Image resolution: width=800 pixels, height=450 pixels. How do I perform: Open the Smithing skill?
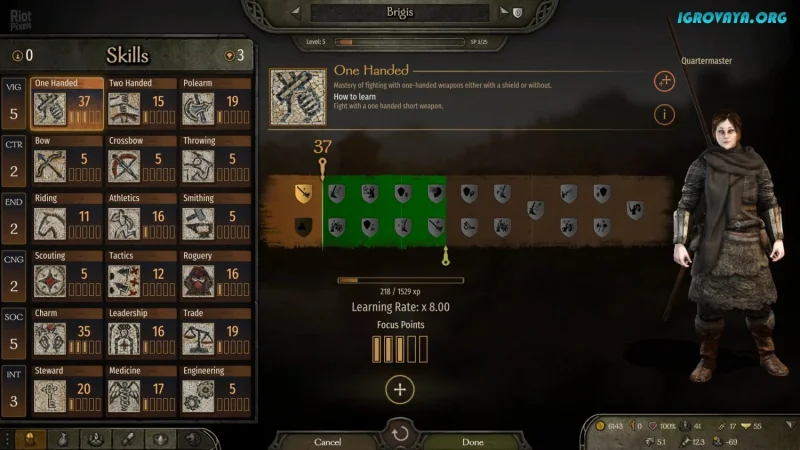click(x=215, y=220)
